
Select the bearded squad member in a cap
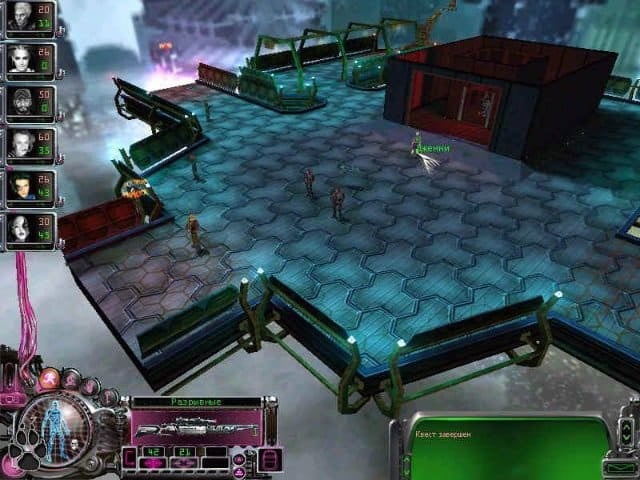[x=20, y=102]
